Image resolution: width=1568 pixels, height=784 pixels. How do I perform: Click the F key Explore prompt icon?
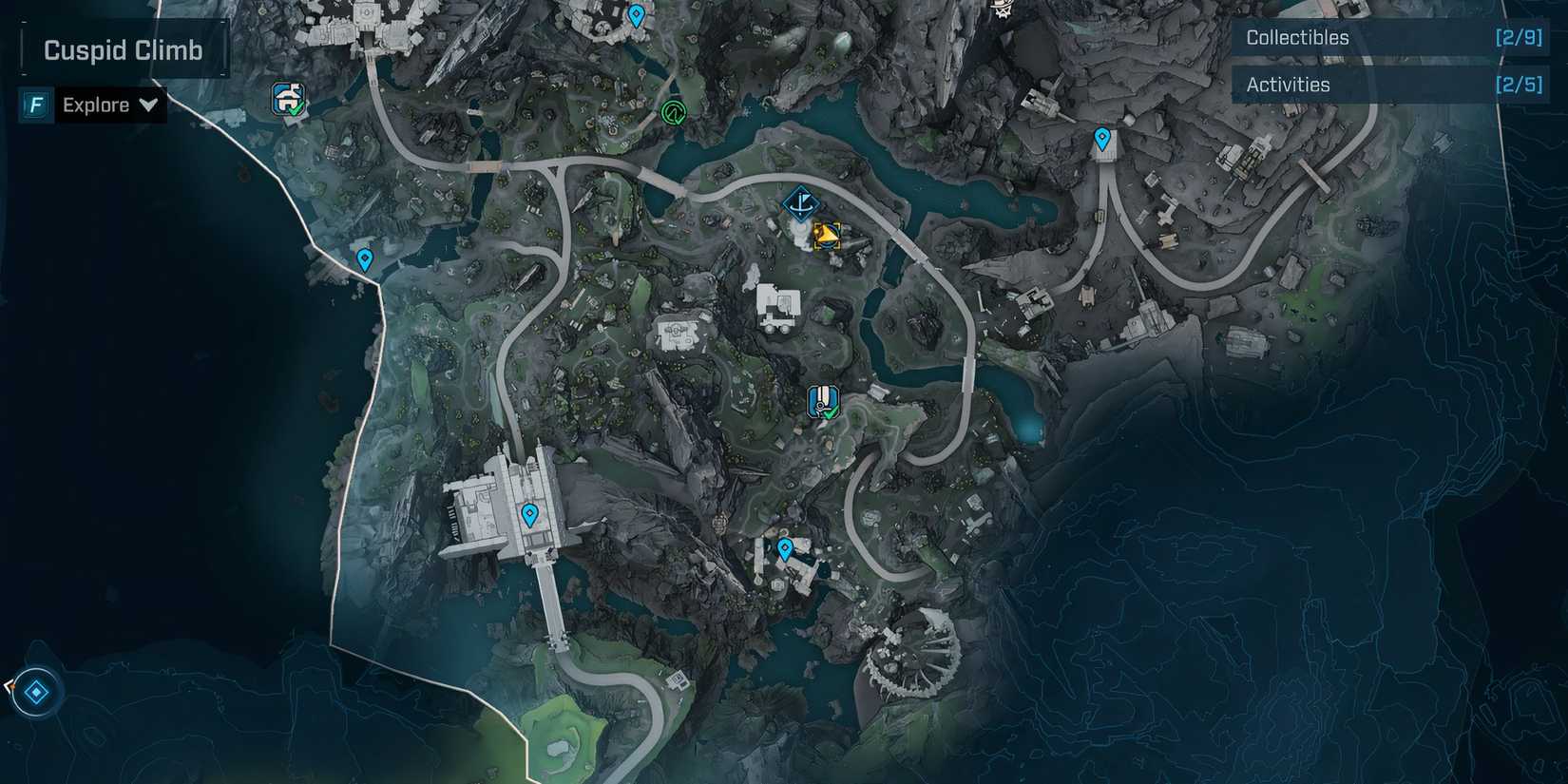coord(34,105)
